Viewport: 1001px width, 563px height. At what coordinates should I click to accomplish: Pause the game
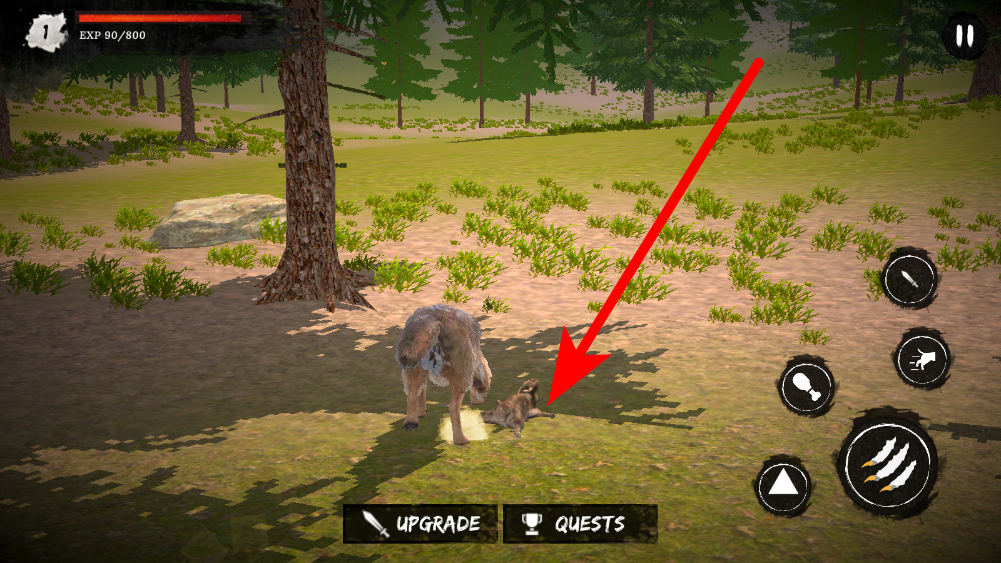pyautogui.click(x=964, y=37)
